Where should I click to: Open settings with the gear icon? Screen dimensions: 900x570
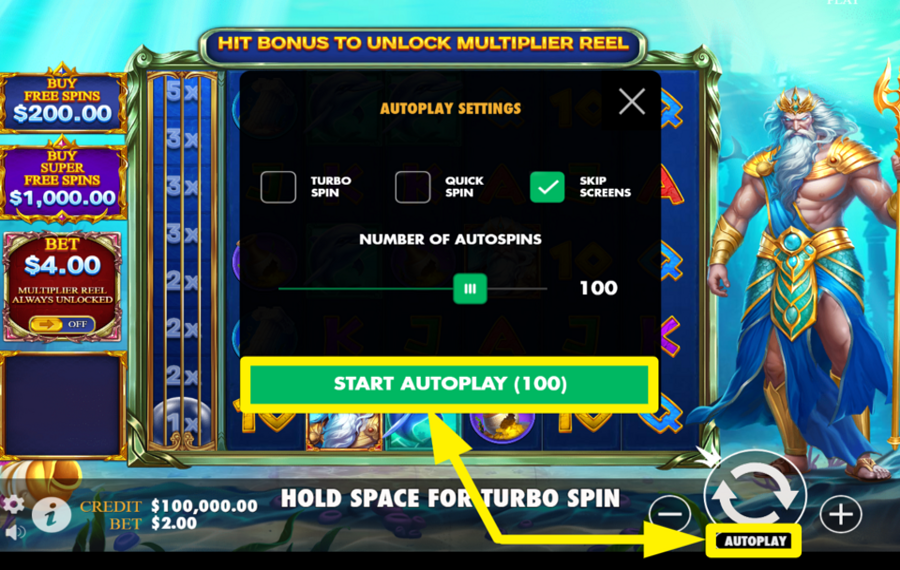14,504
